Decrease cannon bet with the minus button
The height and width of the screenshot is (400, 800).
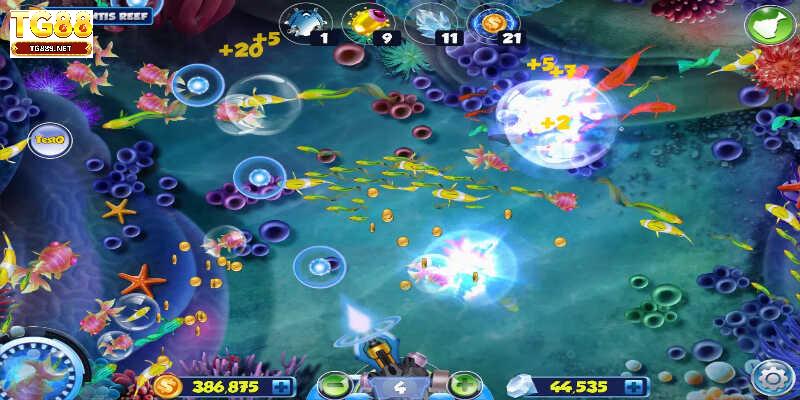[x=334, y=385]
